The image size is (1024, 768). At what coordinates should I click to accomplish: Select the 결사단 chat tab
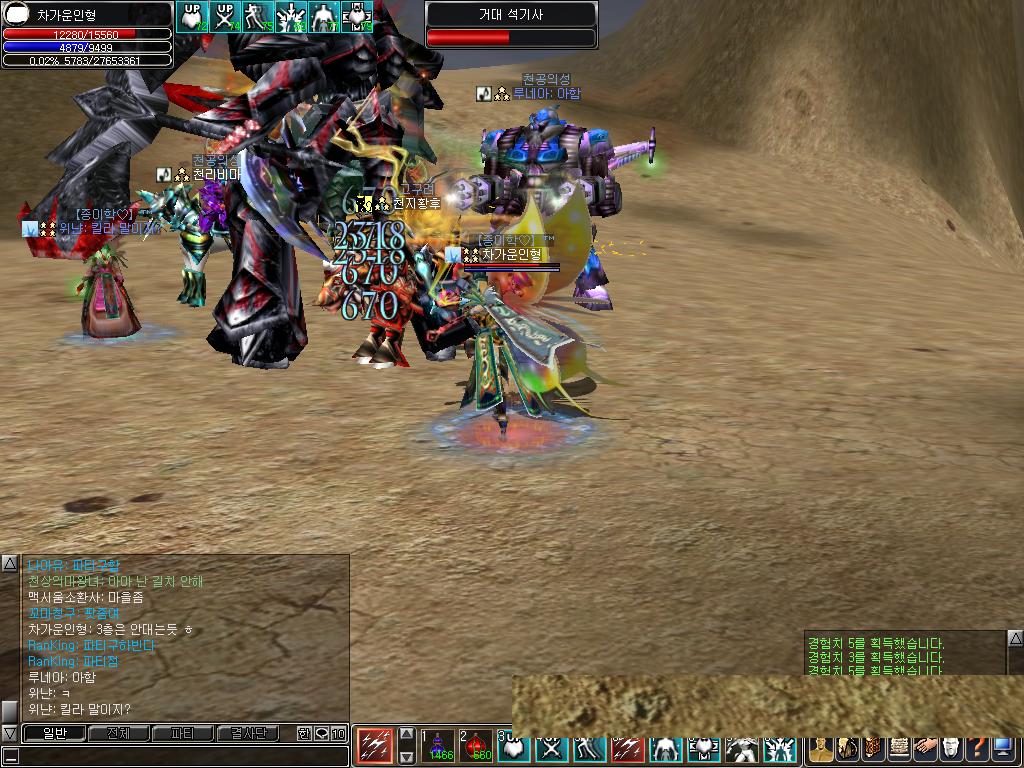248,733
